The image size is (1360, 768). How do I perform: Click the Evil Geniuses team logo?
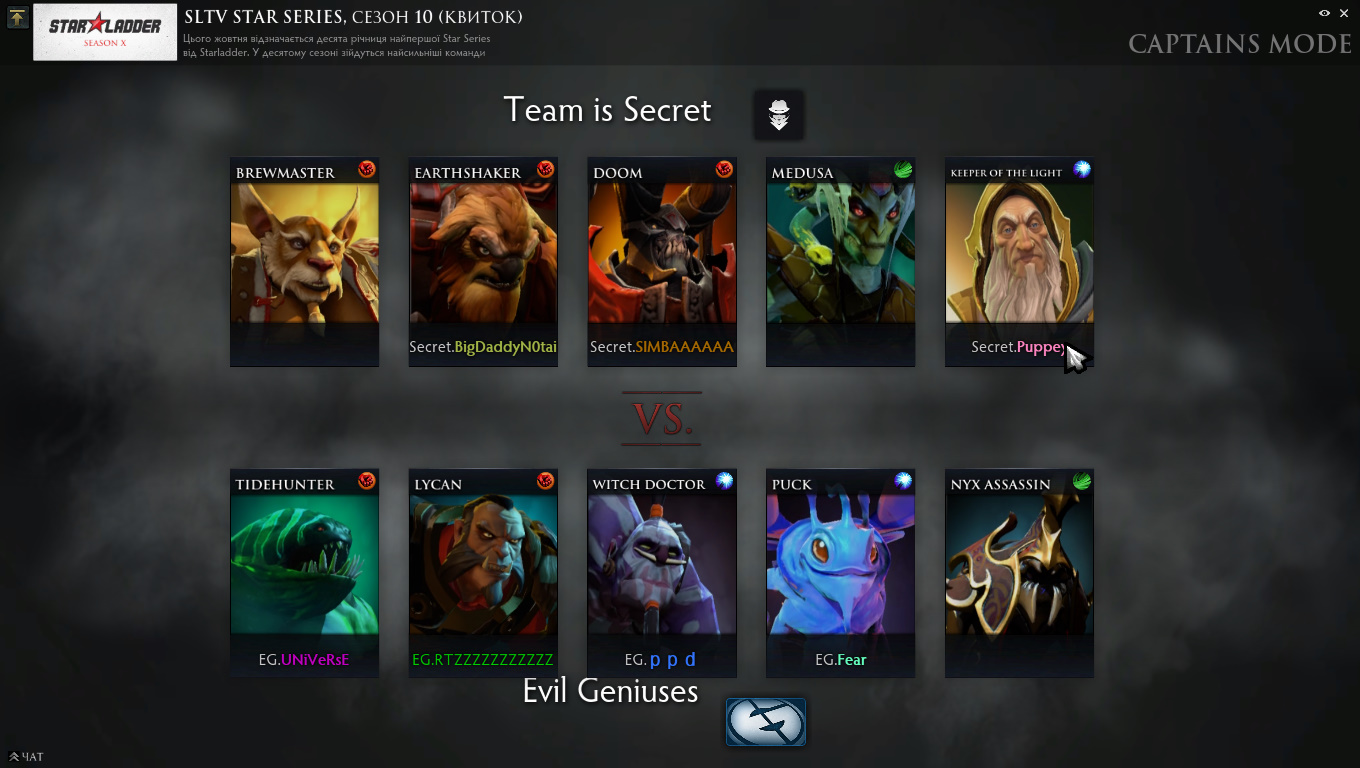pyautogui.click(x=765, y=721)
